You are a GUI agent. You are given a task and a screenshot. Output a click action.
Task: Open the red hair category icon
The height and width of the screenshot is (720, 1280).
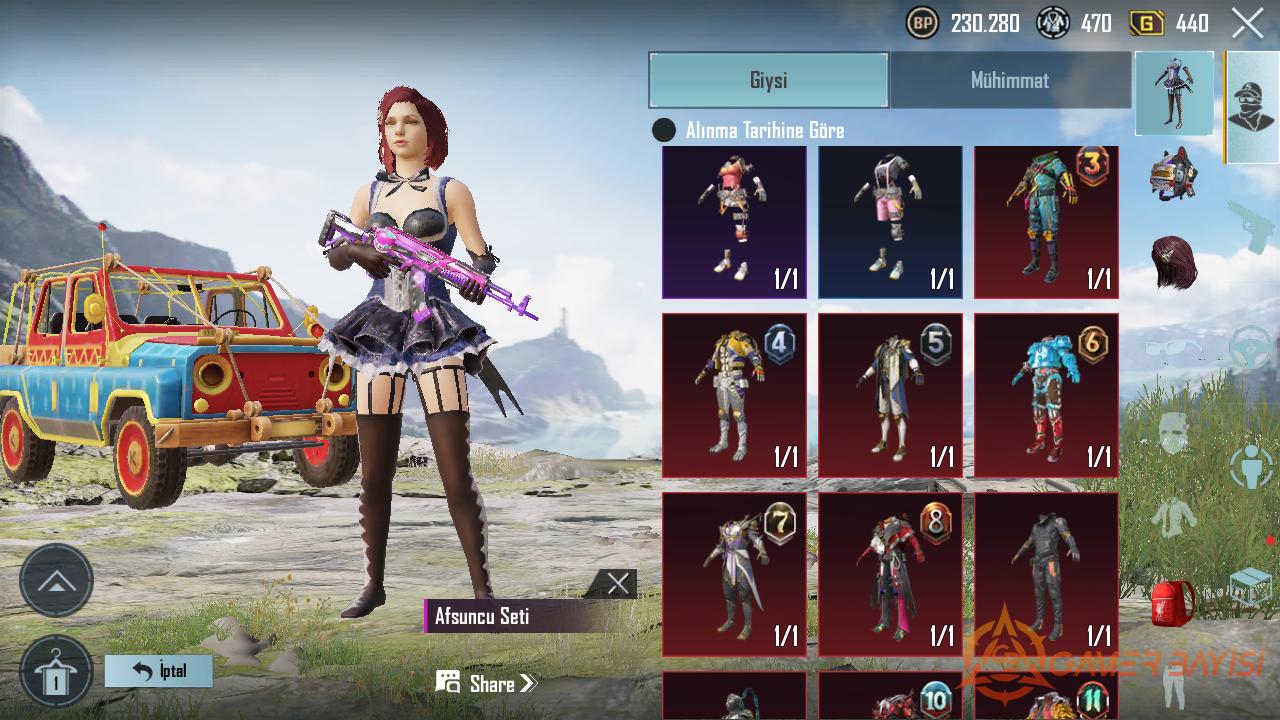(x=1174, y=262)
